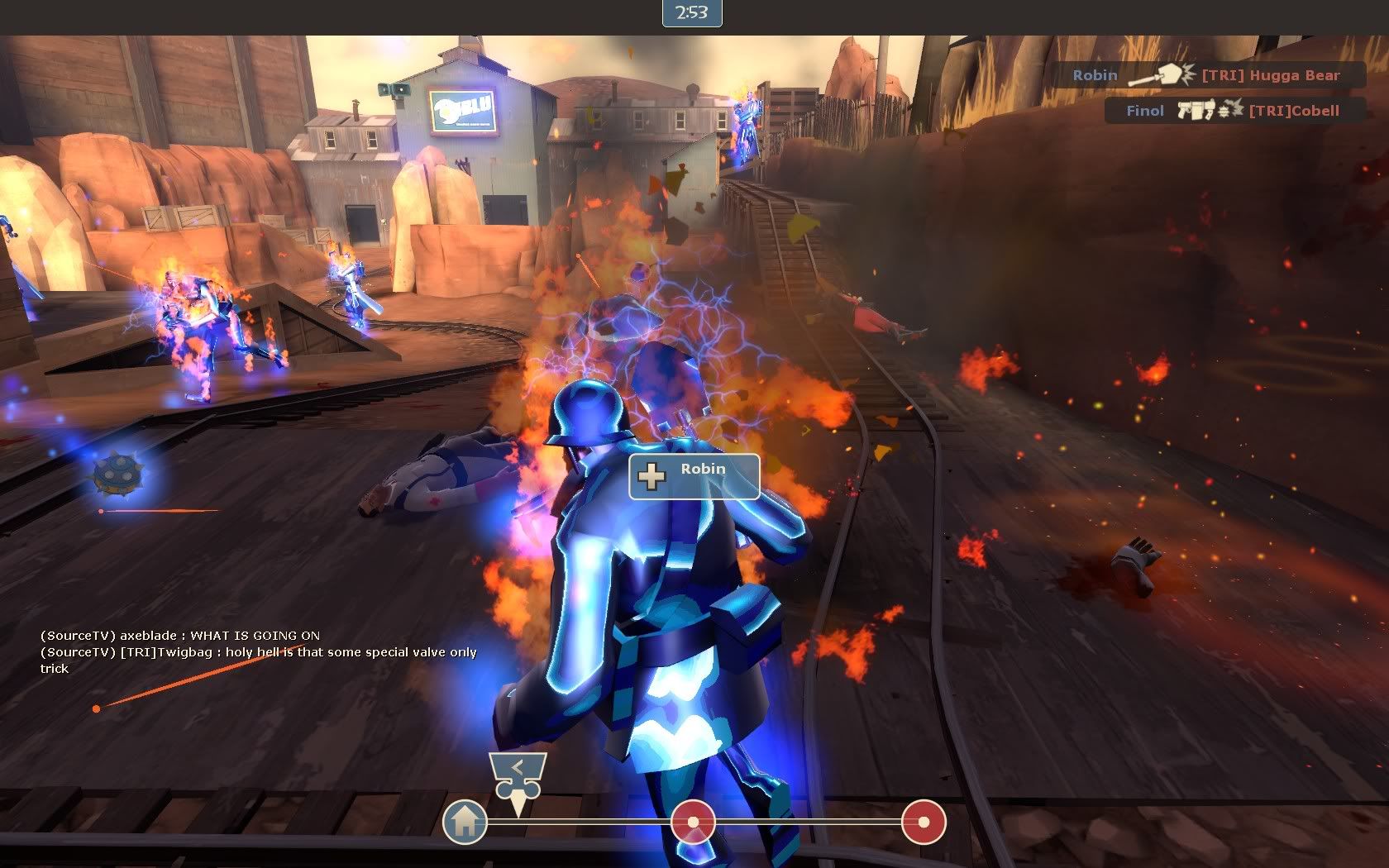Select the payload cart progress marker
This screenshot has width=1389, height=868.
coord(518,780)
